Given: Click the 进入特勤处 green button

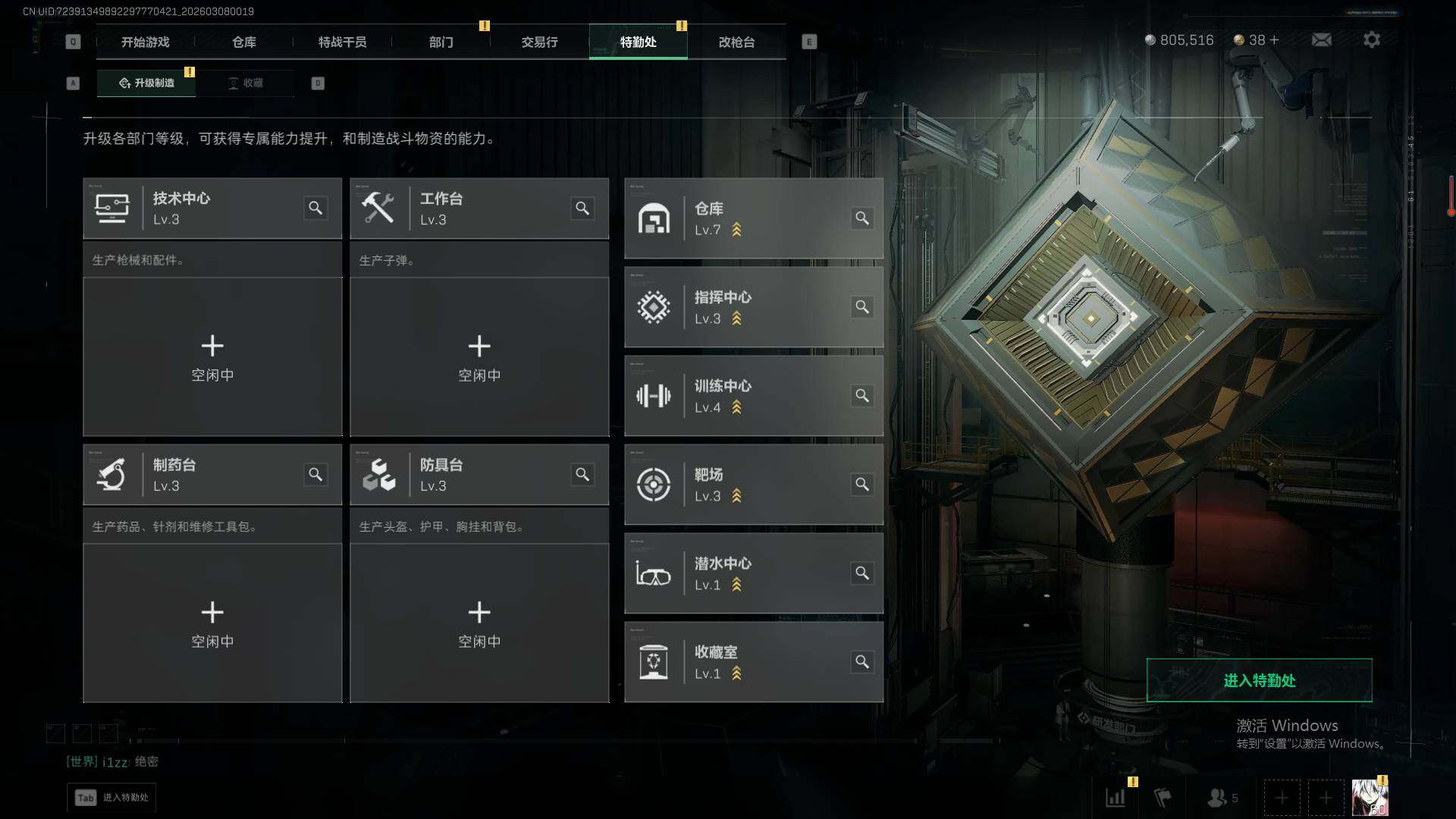Looking at the screenshot, I should click(1259, 680).
